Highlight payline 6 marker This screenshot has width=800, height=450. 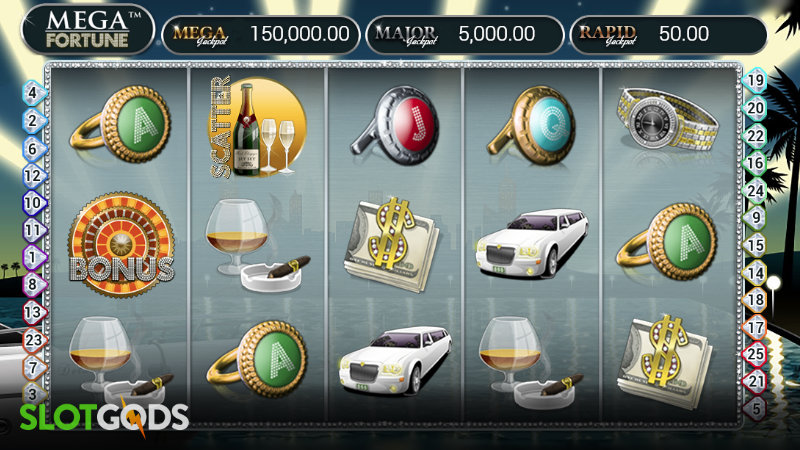point(32,147)
